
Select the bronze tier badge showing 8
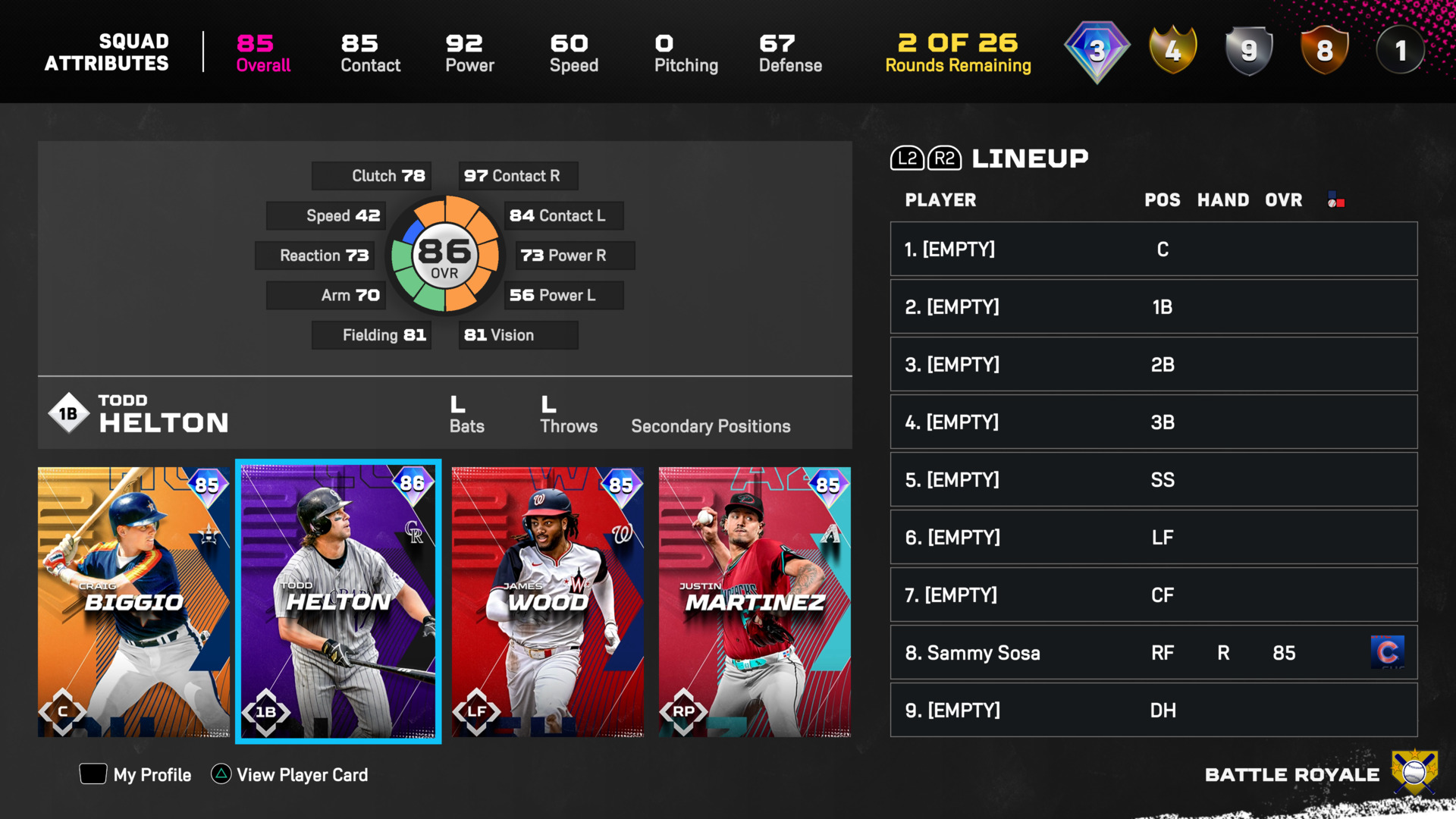pos(1324,51)
